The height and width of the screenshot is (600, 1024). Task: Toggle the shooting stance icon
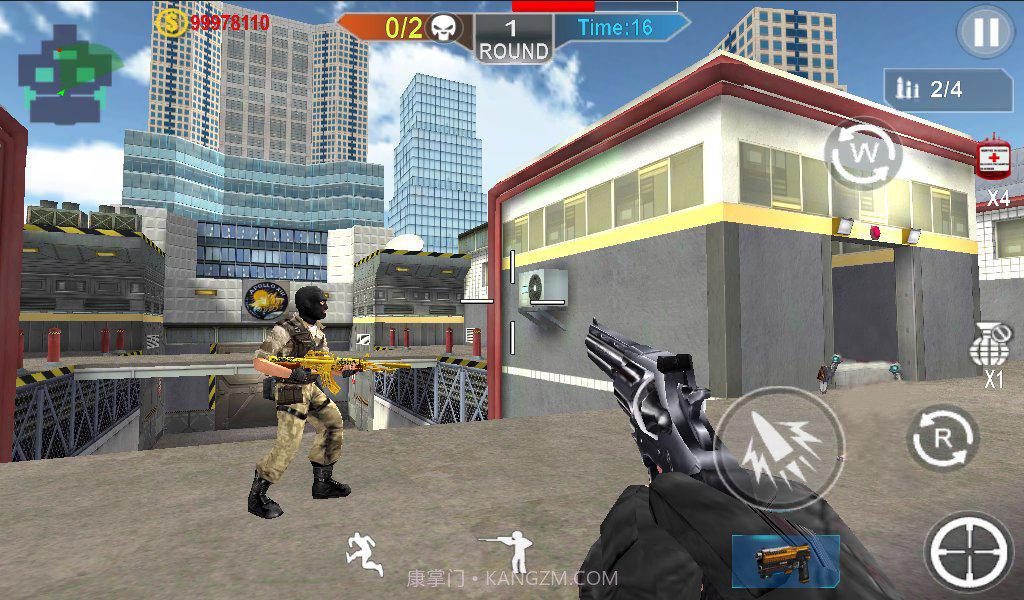pyautogui.click(x=508, y=550)
